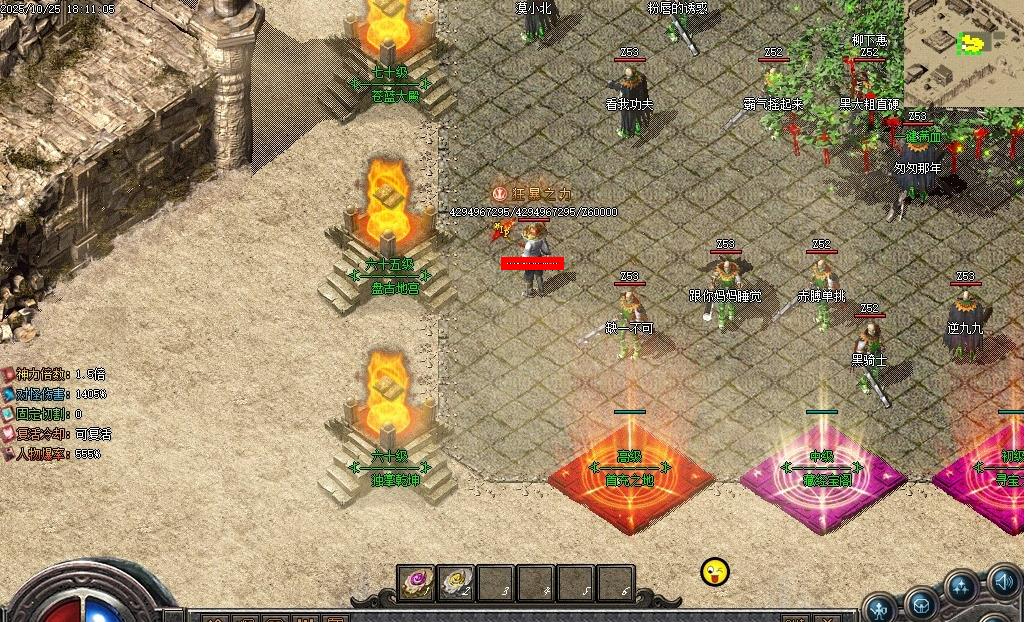This screenshot has height=622, width=1028.
Task: Open the minimap in the corner
Action: tap(964, 50)
